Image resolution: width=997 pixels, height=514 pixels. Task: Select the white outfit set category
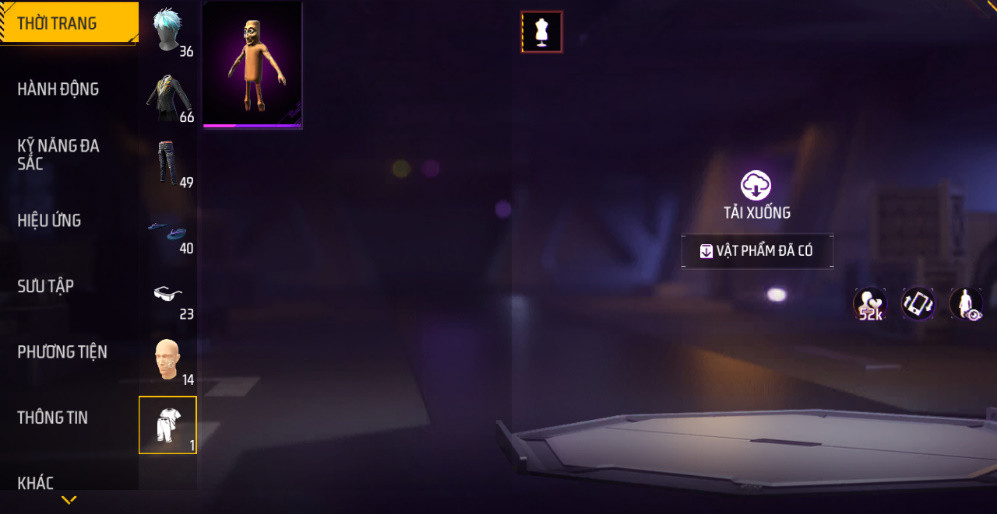pyautogui.click(x=168, y=425)
